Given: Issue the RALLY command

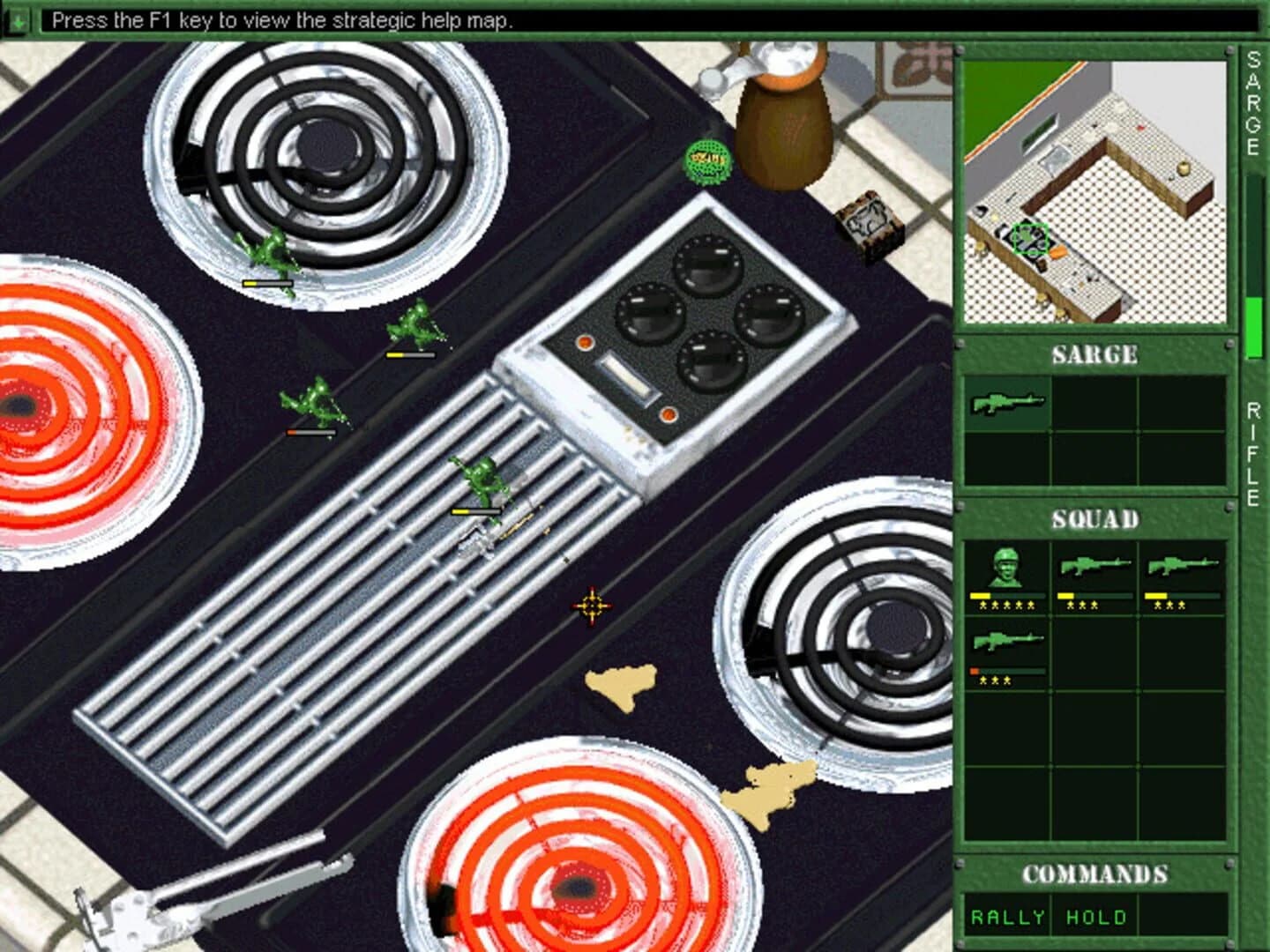Looking at the screenshot, I should pos(1008,917).
